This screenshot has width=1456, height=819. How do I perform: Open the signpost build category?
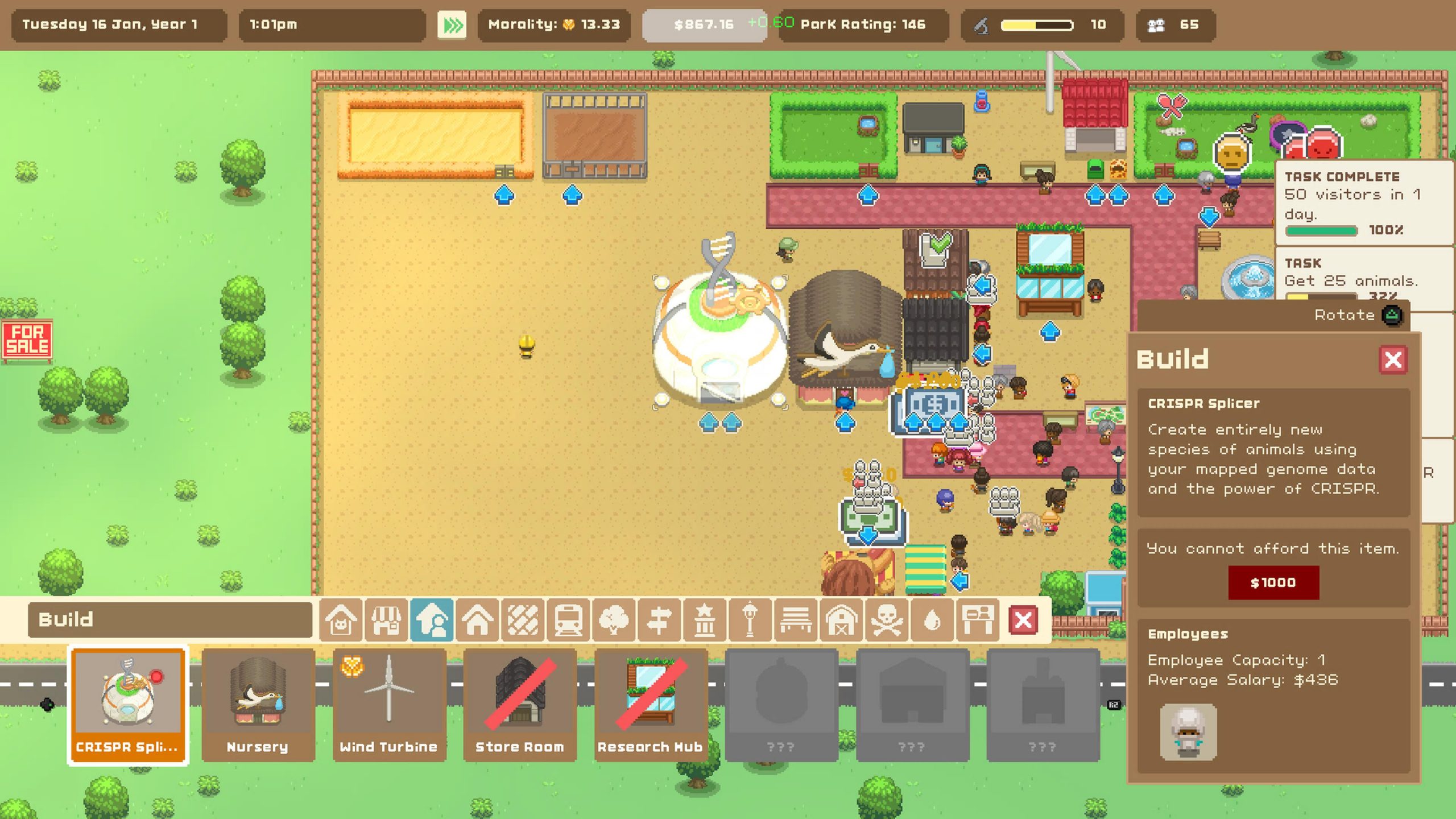[659, 619]
